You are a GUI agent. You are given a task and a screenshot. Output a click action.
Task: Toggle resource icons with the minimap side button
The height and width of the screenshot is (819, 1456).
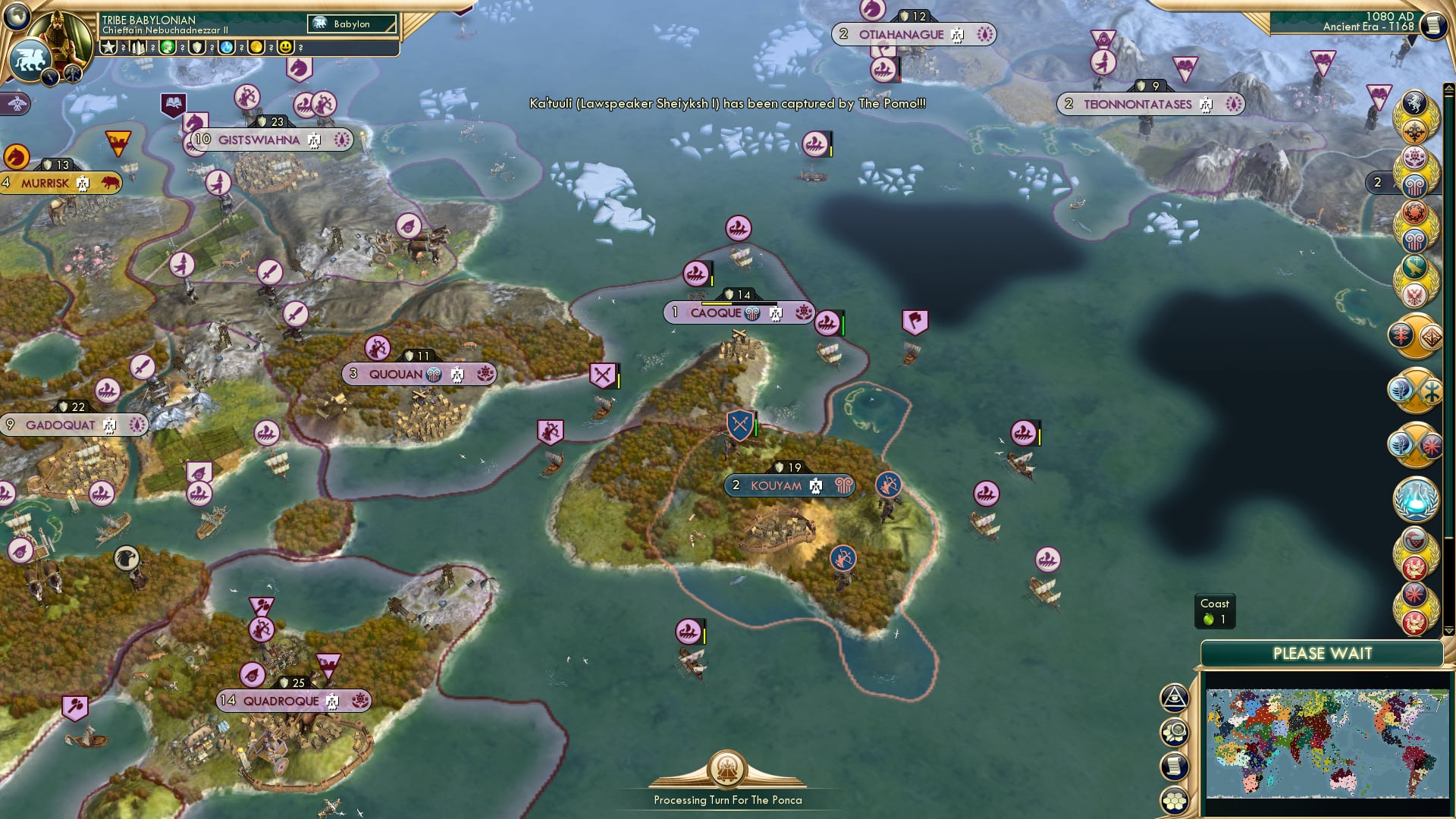point(1174,732)
